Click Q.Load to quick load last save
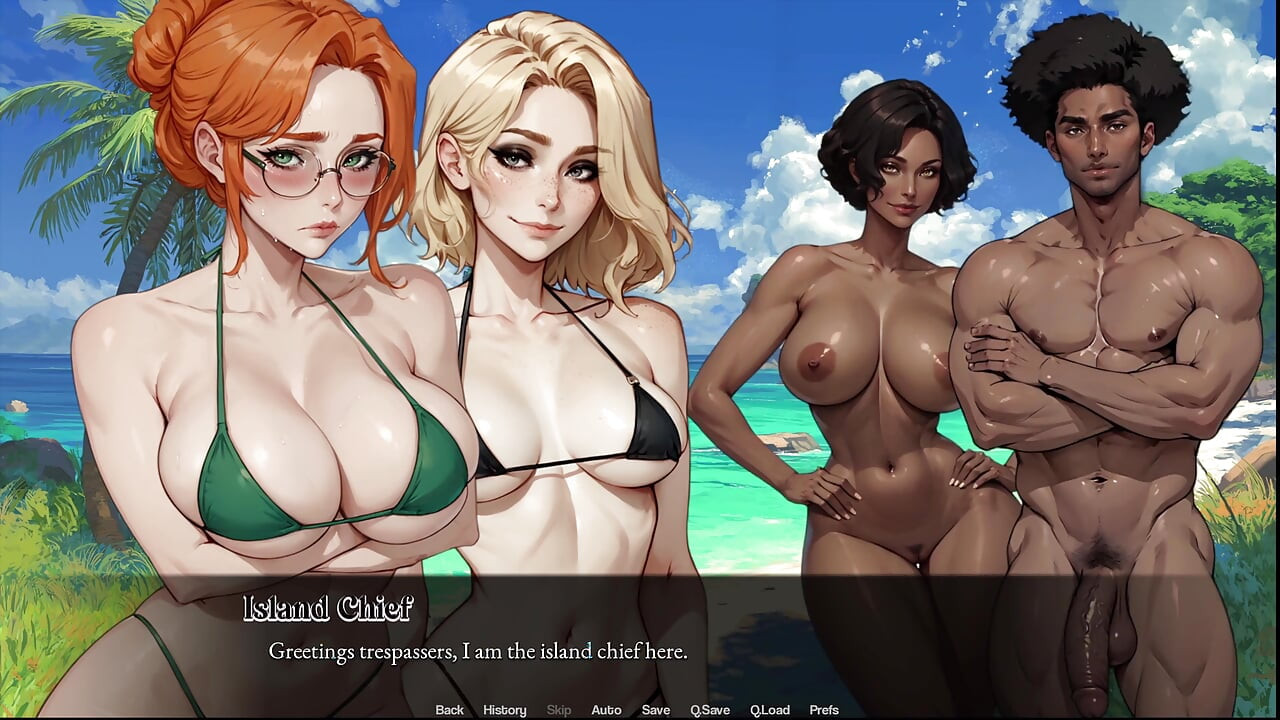 [x=771, y=709]
